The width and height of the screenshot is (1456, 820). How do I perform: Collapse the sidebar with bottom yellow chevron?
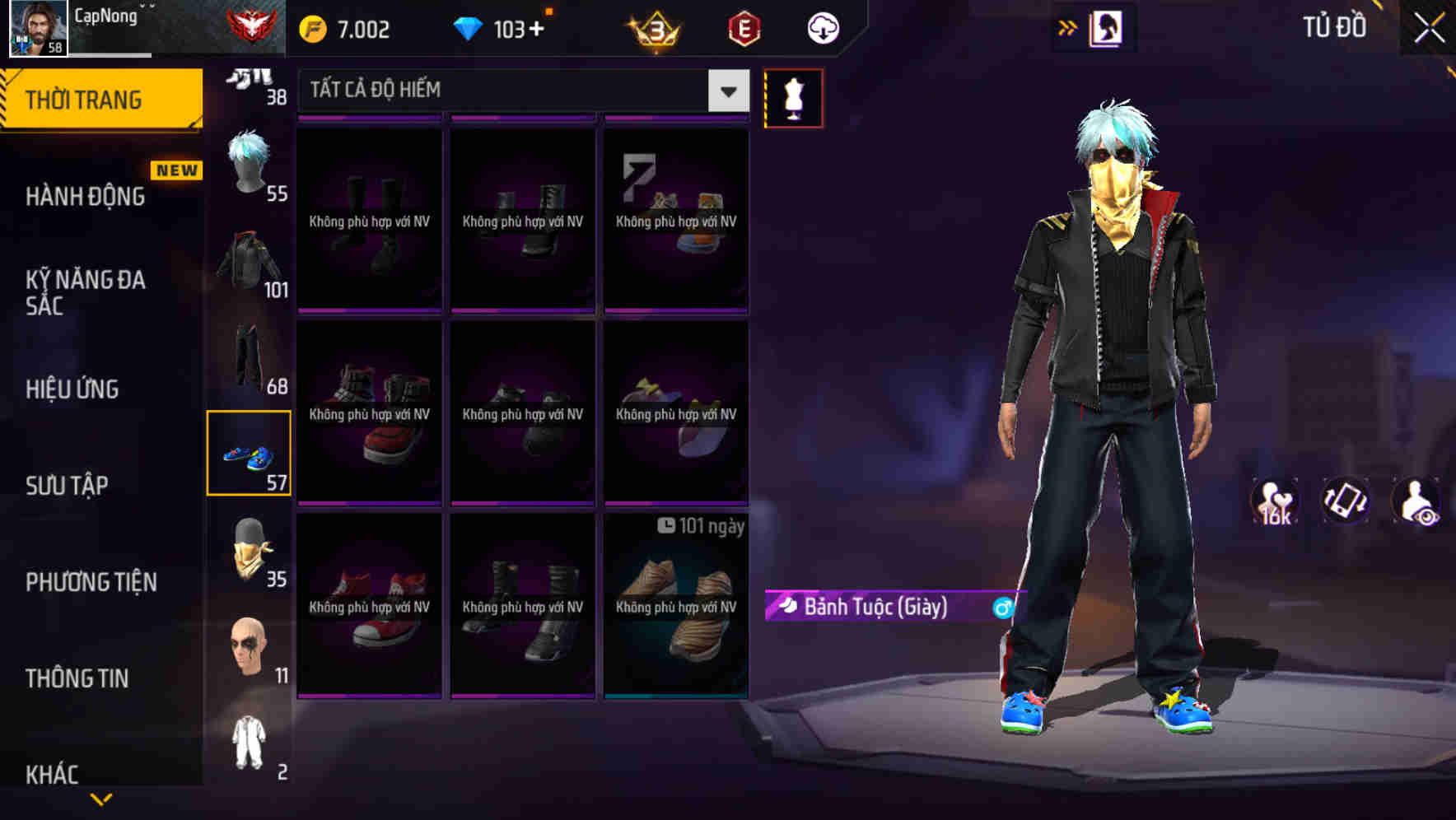click(x=101, y=797)
